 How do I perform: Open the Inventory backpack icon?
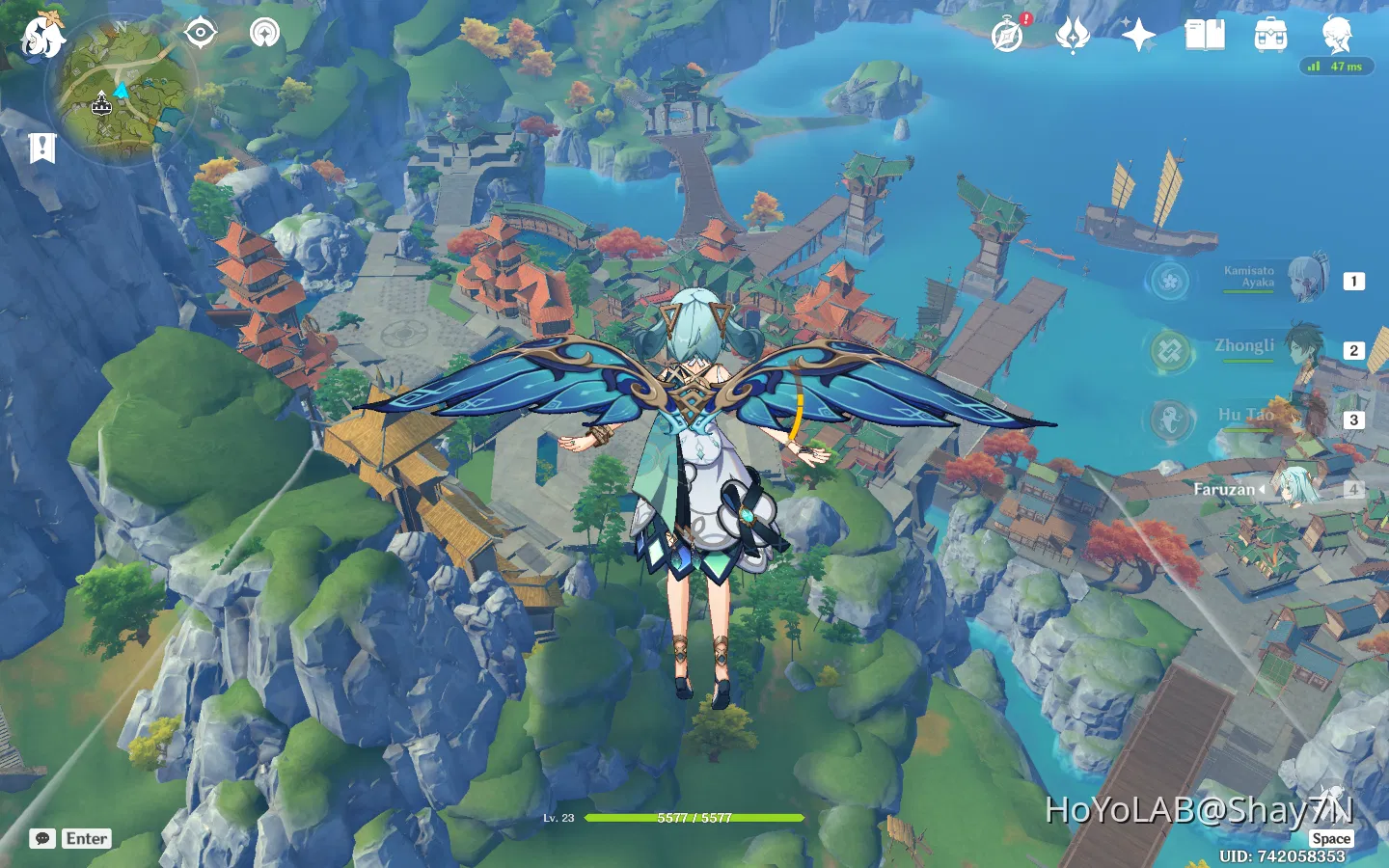click(x=1271, y=37)
